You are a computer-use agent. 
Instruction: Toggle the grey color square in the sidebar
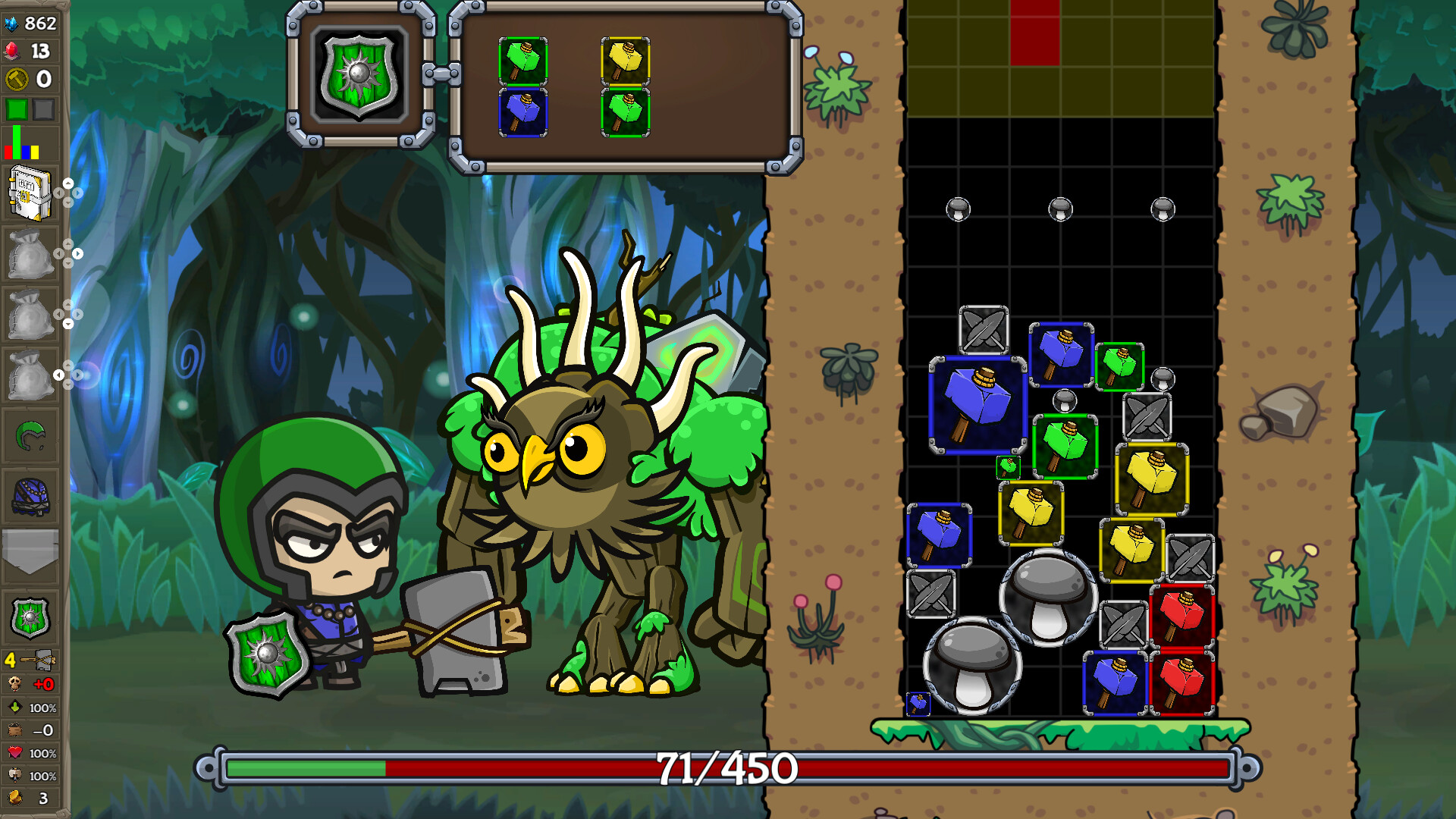coord(42,110)
